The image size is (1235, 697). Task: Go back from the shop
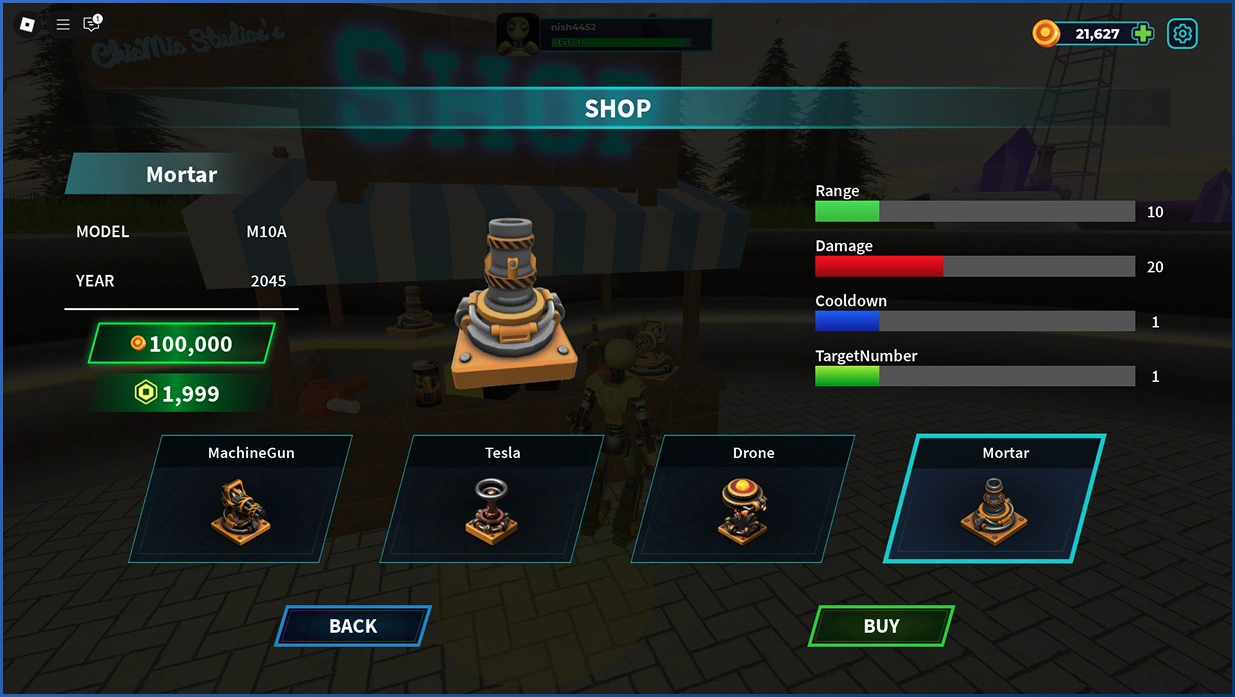(x=353, y=626)
